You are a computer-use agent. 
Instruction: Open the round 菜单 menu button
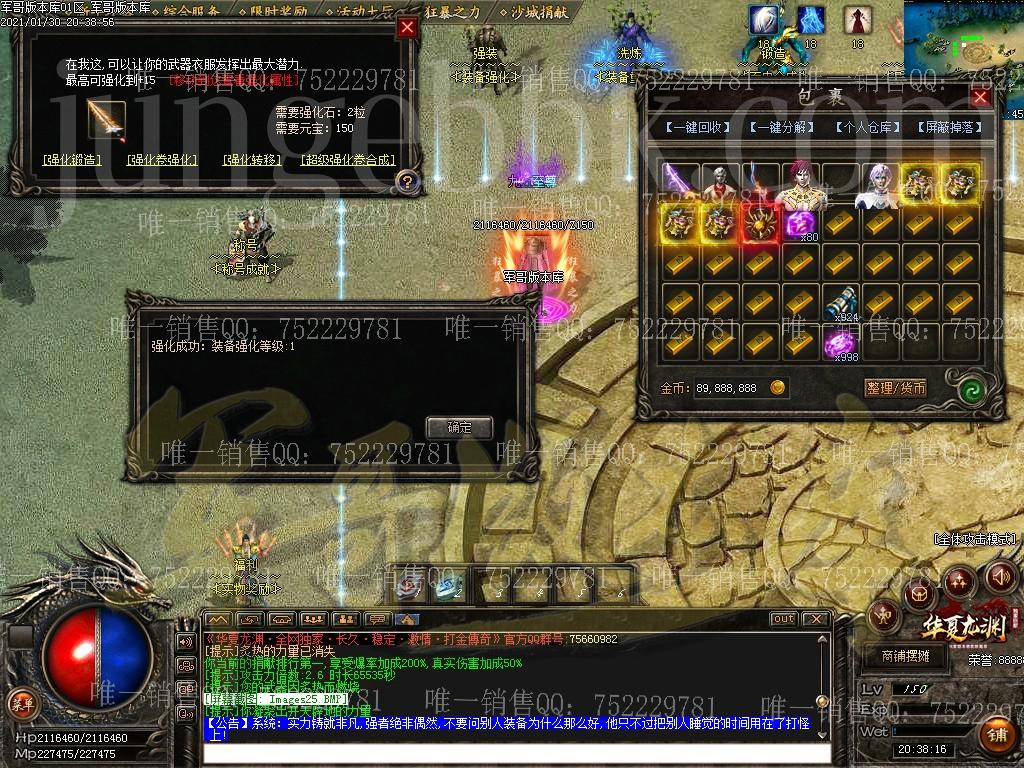[21, 703]
